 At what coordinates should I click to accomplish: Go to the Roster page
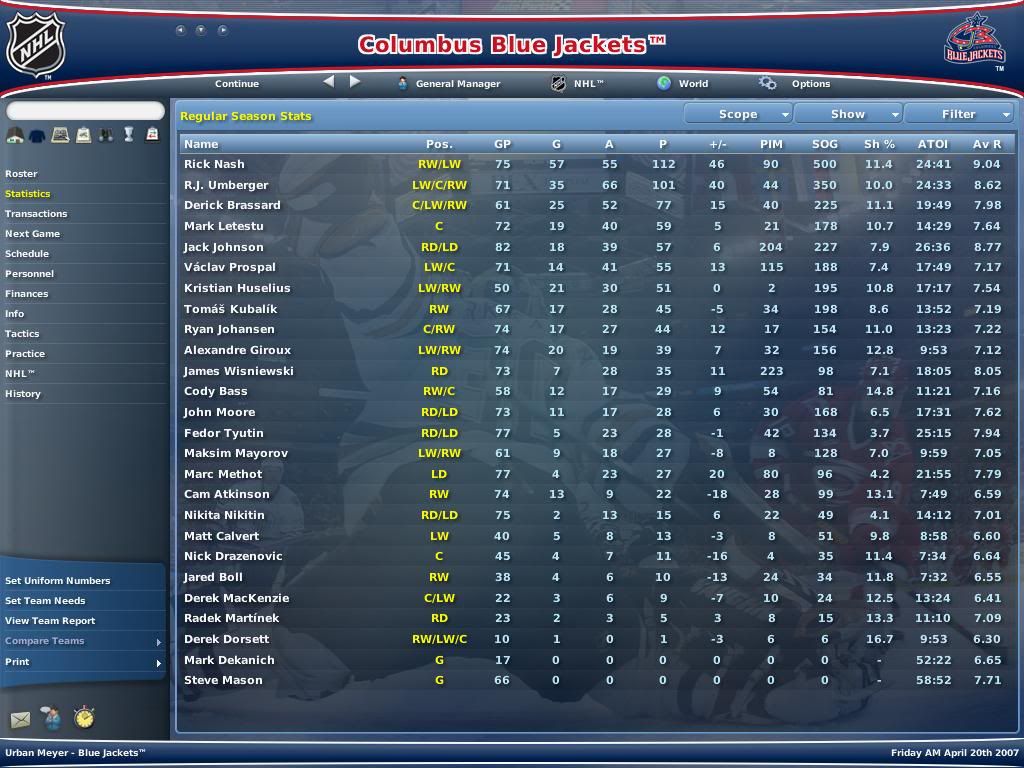(21, 174)
